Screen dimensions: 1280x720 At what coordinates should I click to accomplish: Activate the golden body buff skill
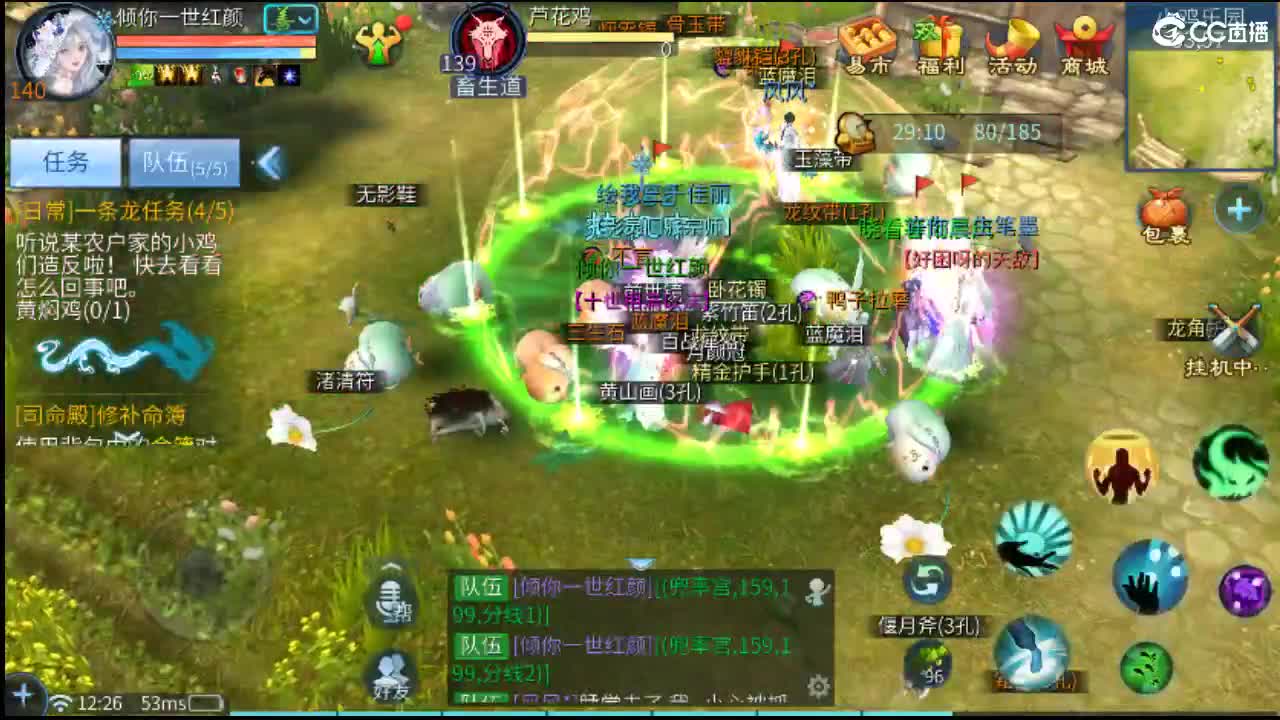(x=1120, y=467)
